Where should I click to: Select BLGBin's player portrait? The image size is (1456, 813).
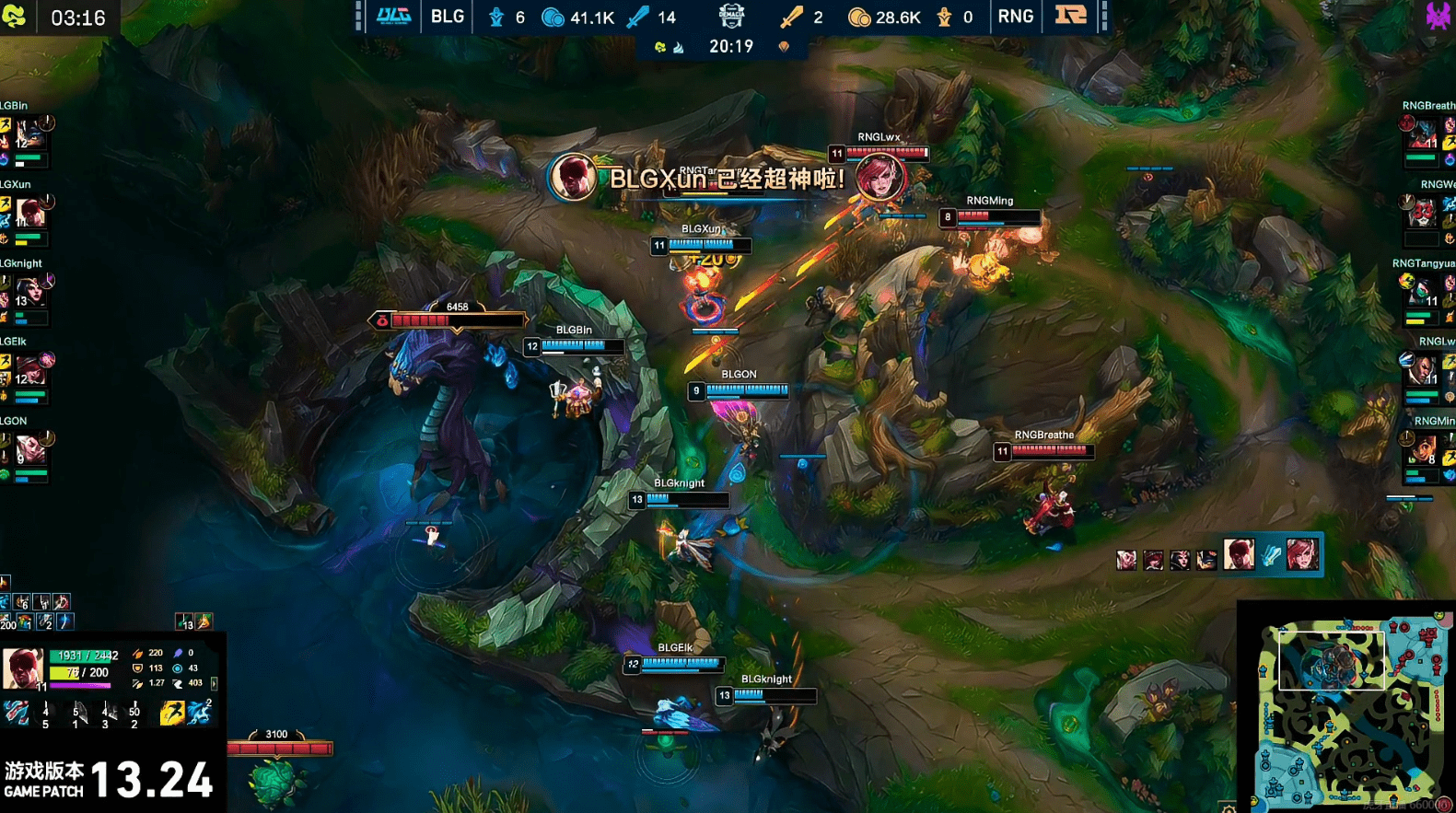pyautogui.click(x=30, y=134)
